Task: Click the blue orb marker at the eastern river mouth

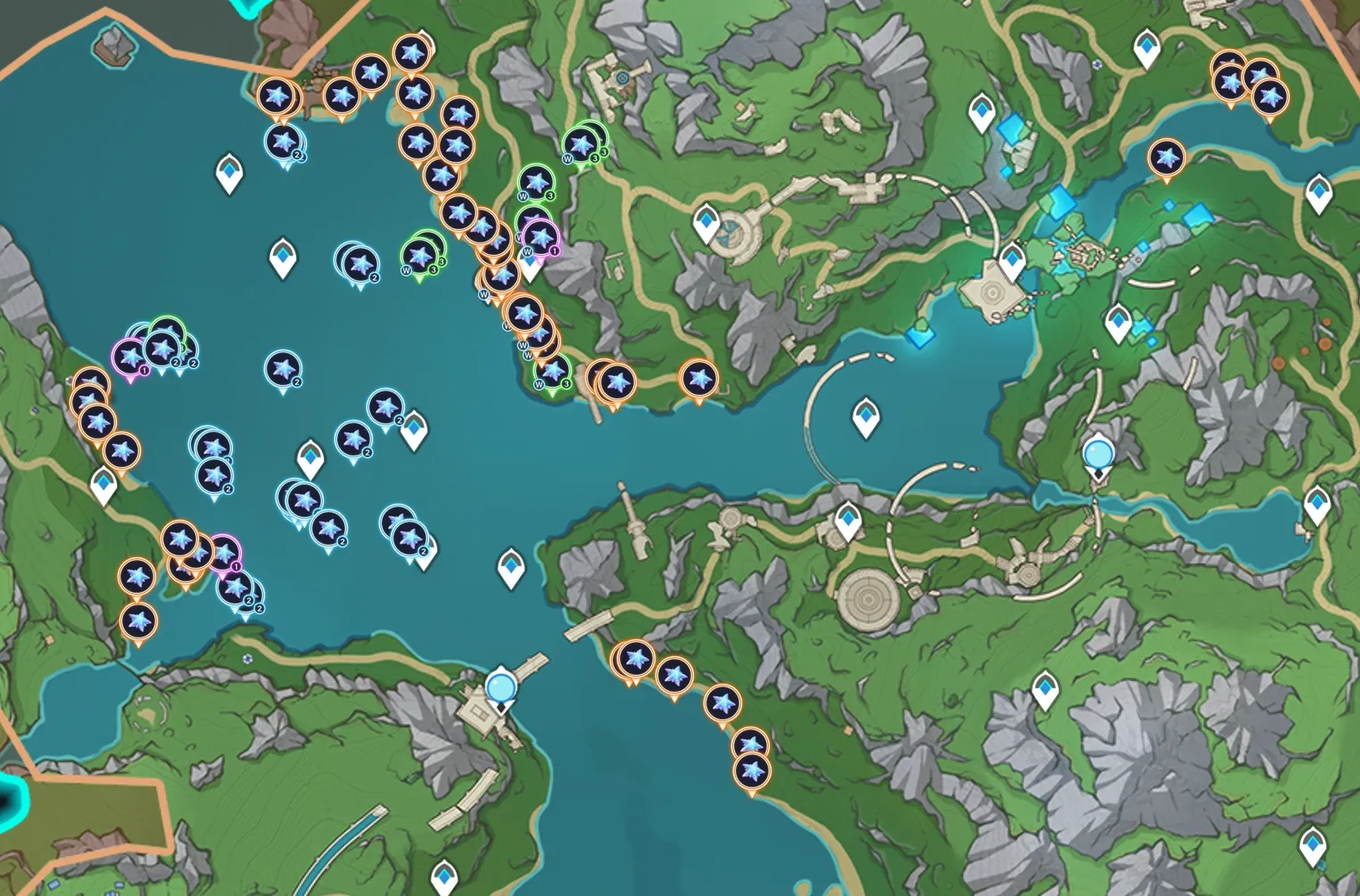Action: tap(1097, 455)
